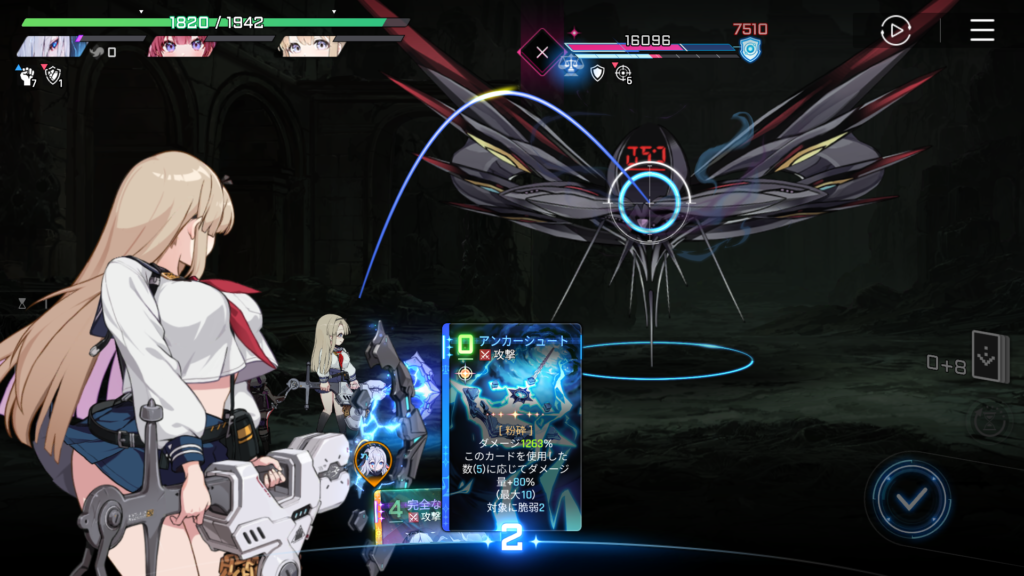Open the hamburger menu
This screenshot has height=576, width=1024.
[982, 30]
